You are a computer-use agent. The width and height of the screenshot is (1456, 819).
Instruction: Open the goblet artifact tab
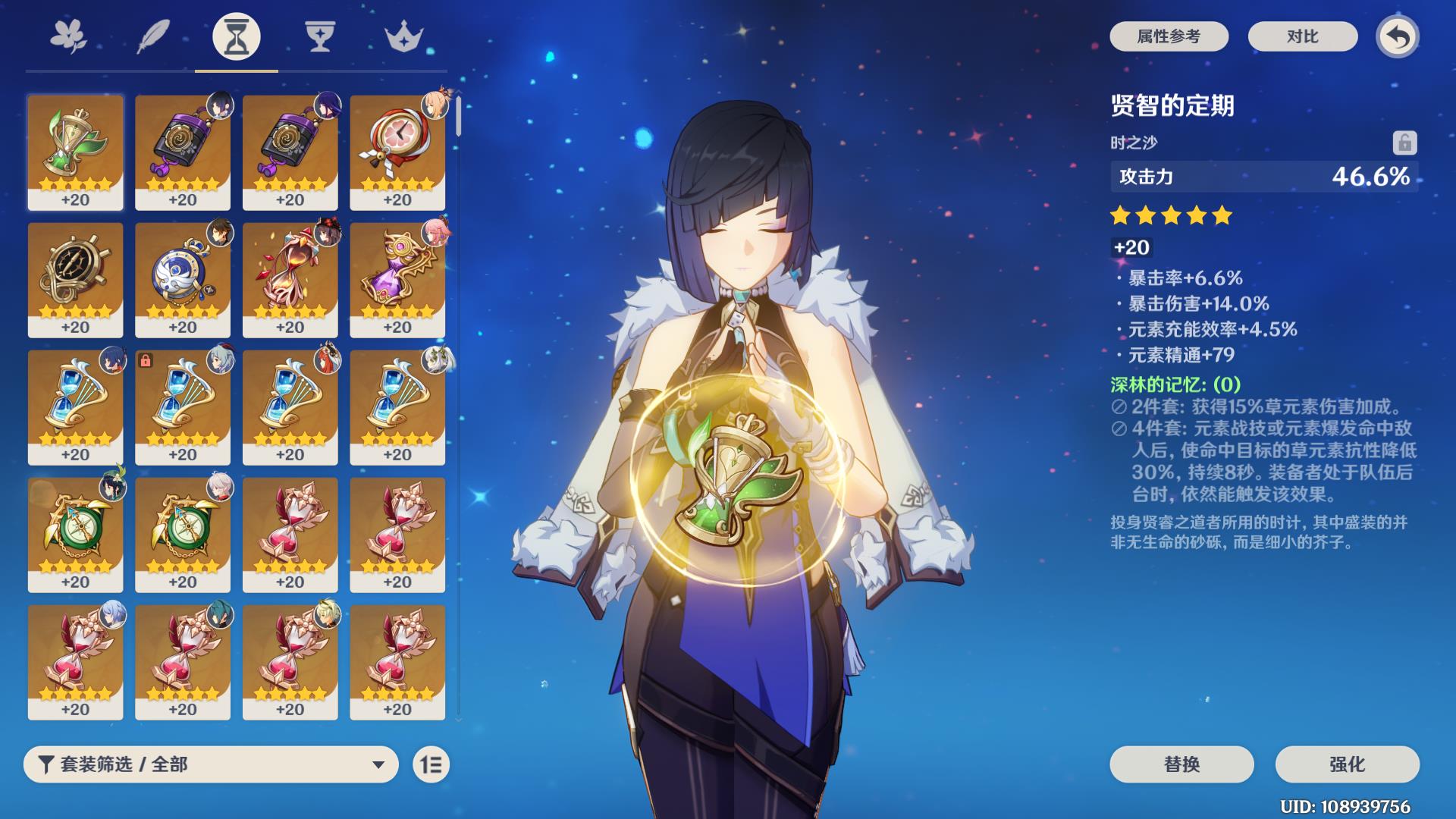click(x=319, y=36)
